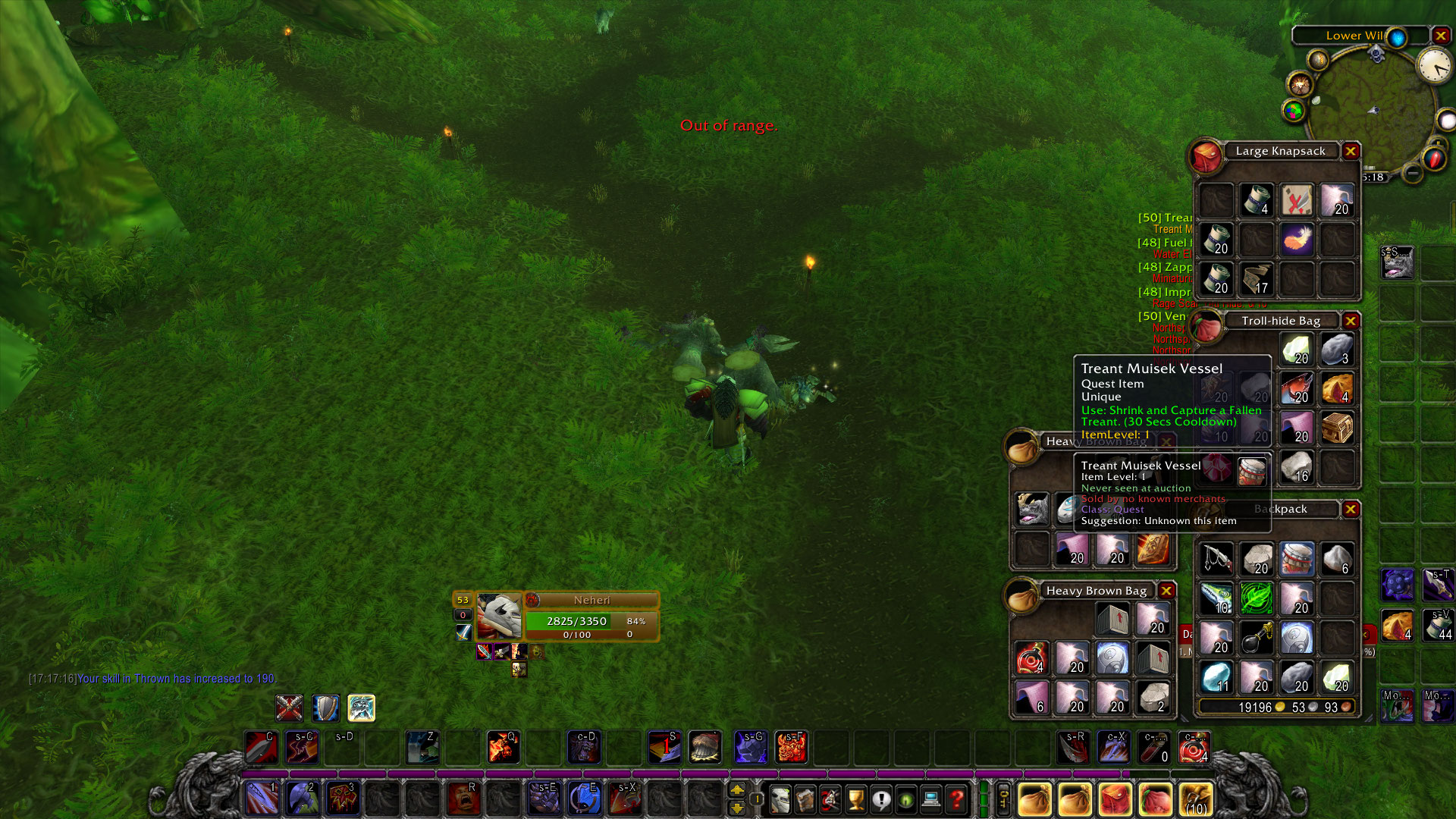1456x819 pixels.
Task: Zoom in the minimap using the plus button
Action: point(1439,143)
